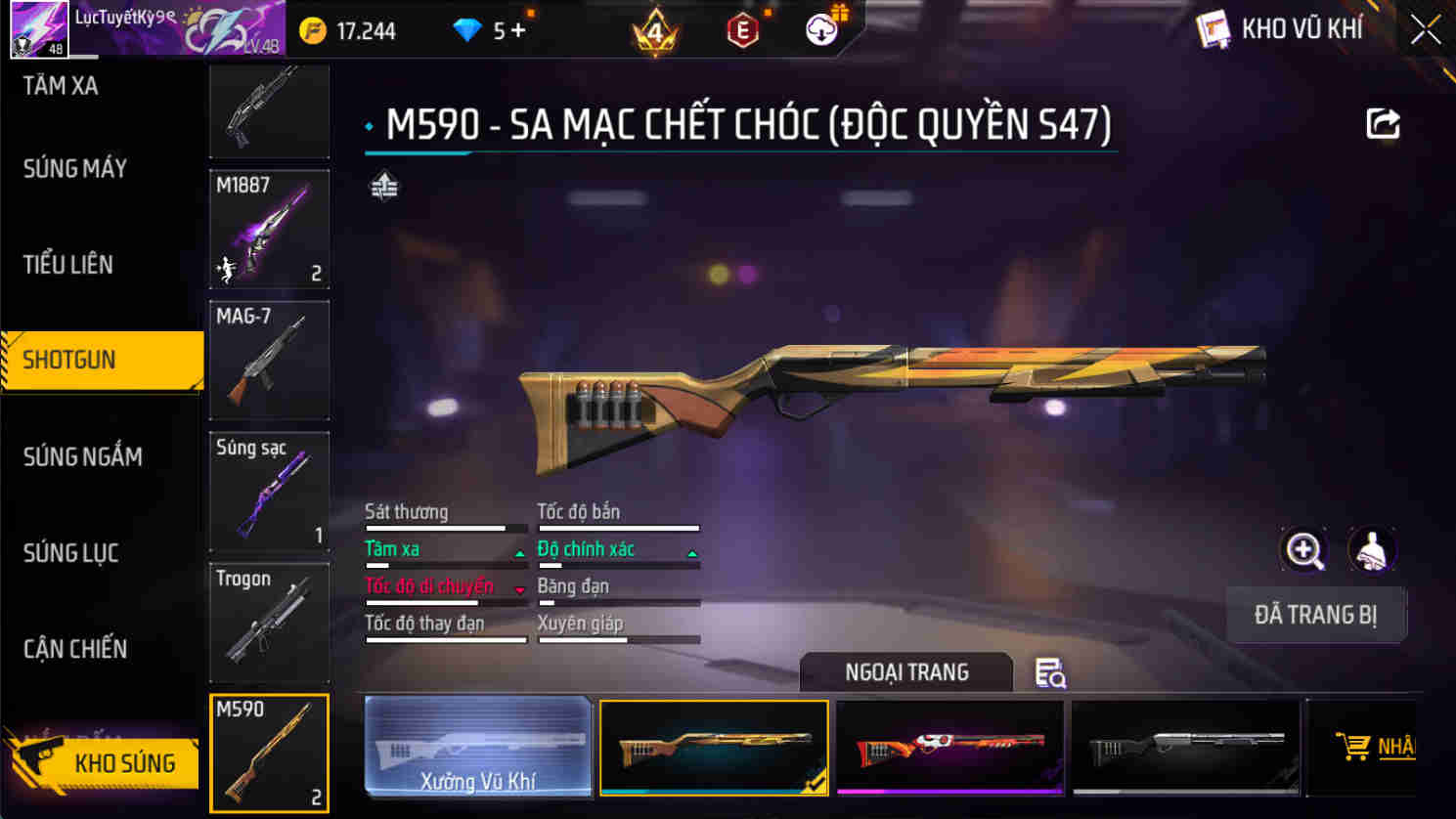1456x819 pixels.
Task: Select the SÚNG NGẮM category
Action: point(82,456)
